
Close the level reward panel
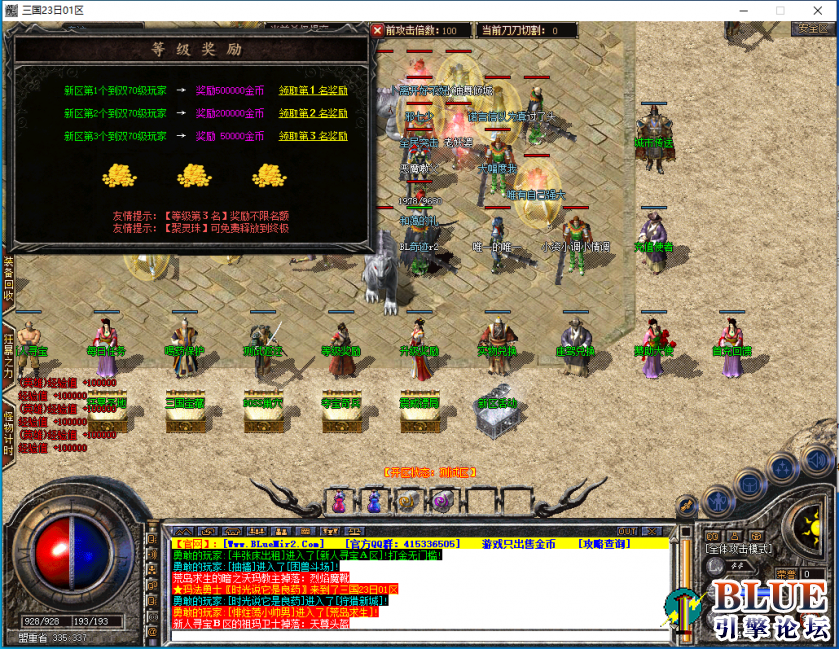point(377,31)
